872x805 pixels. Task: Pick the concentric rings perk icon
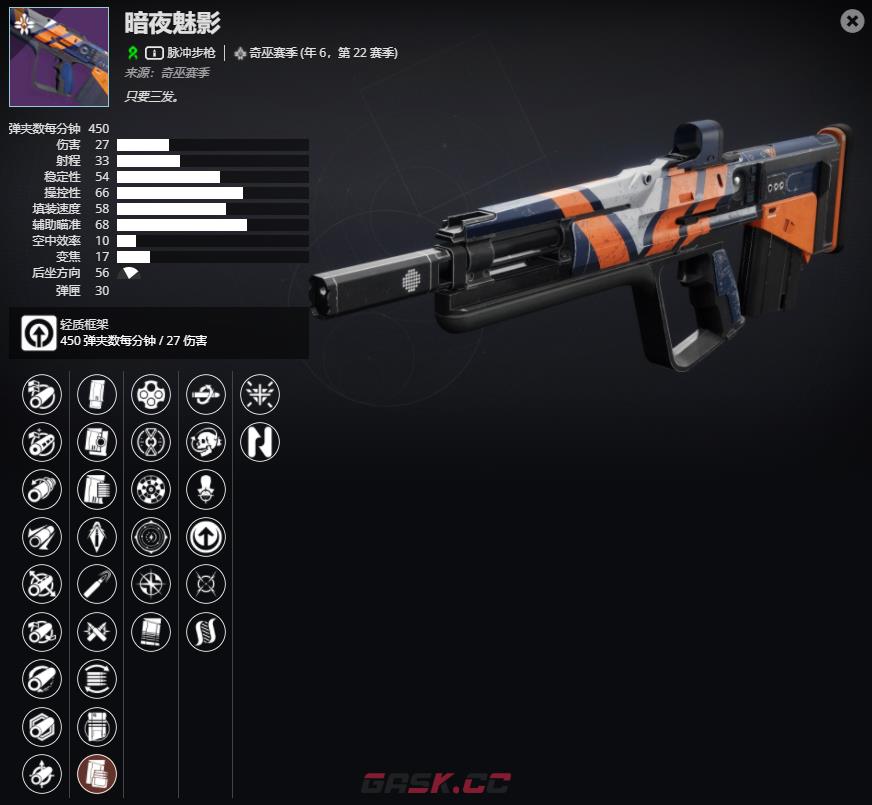[151, 537]
